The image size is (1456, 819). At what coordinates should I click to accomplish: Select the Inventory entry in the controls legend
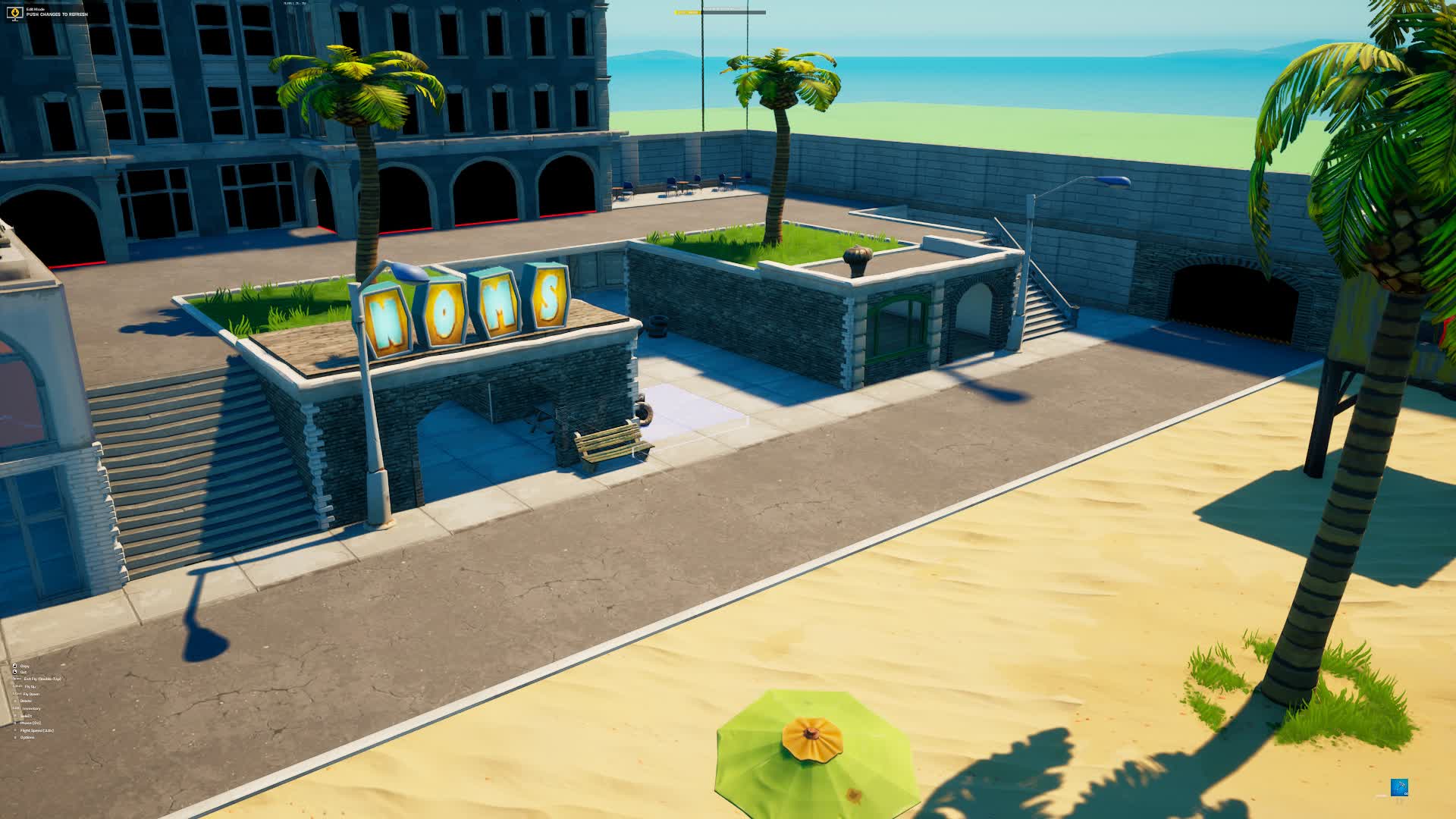pyautogui.click(x=32, y=708)
